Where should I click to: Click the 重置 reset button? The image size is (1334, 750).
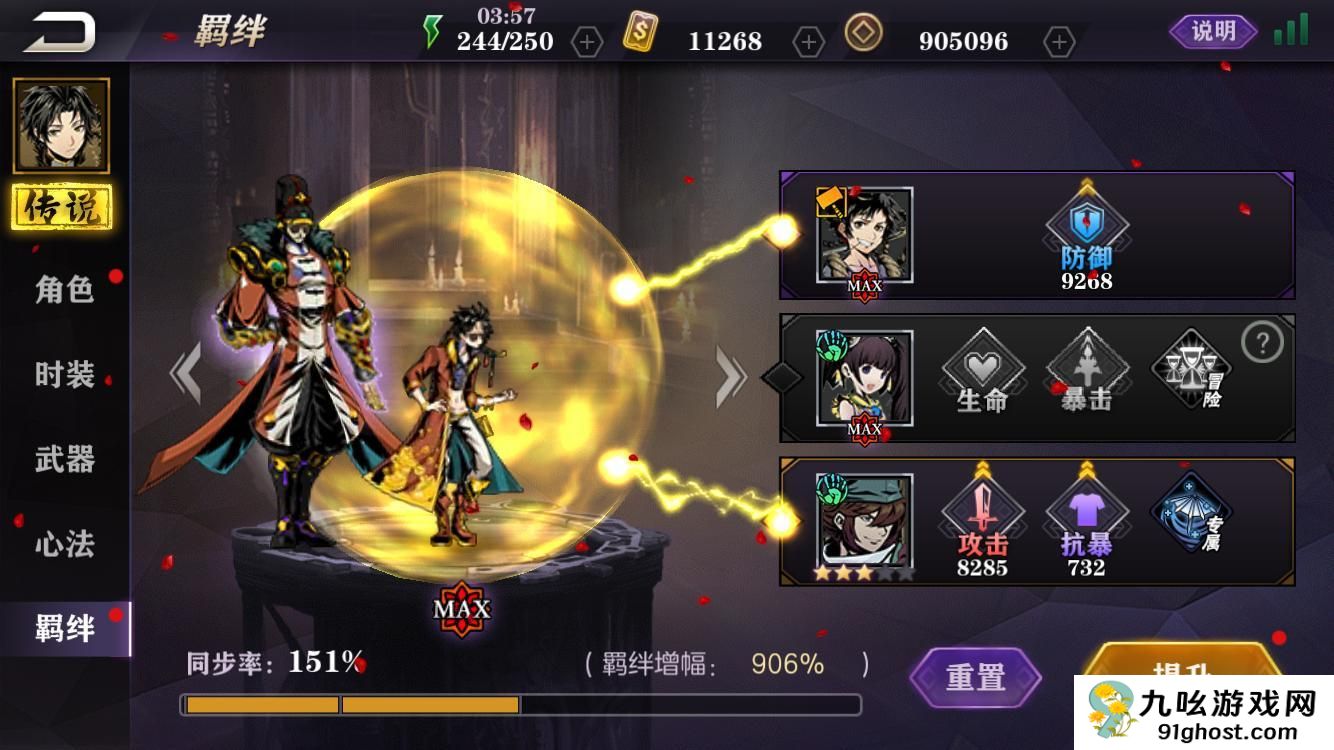(x=975, y=677)
